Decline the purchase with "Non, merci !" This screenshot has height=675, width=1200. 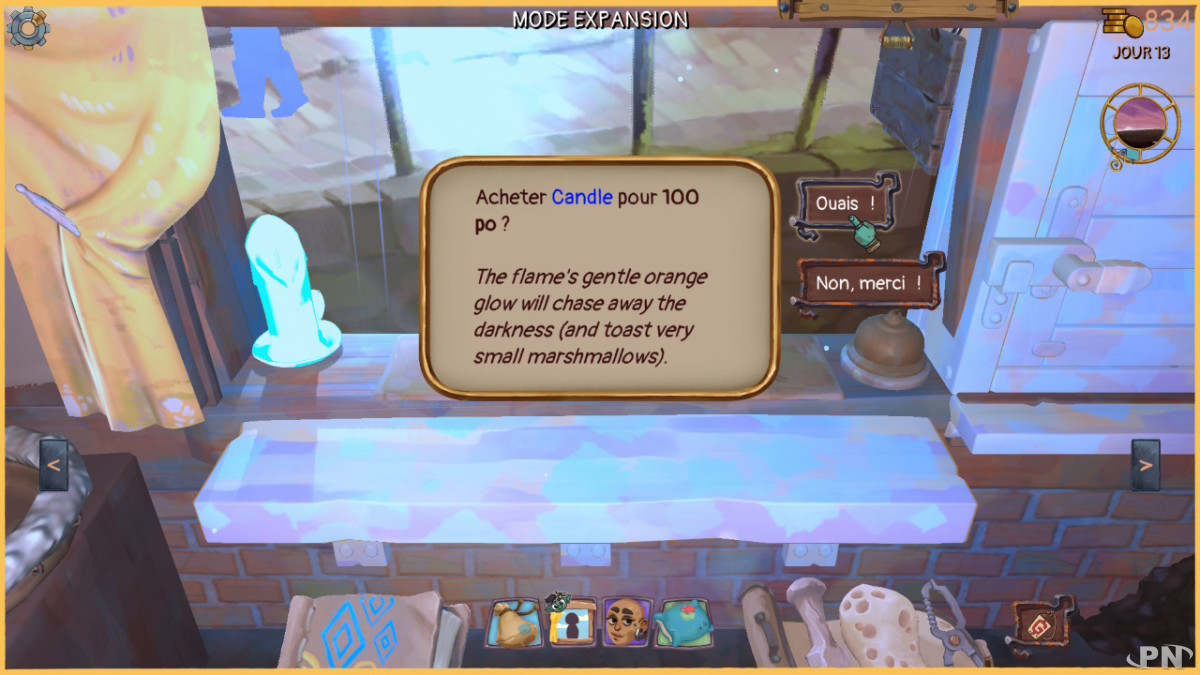coord(868,283)
